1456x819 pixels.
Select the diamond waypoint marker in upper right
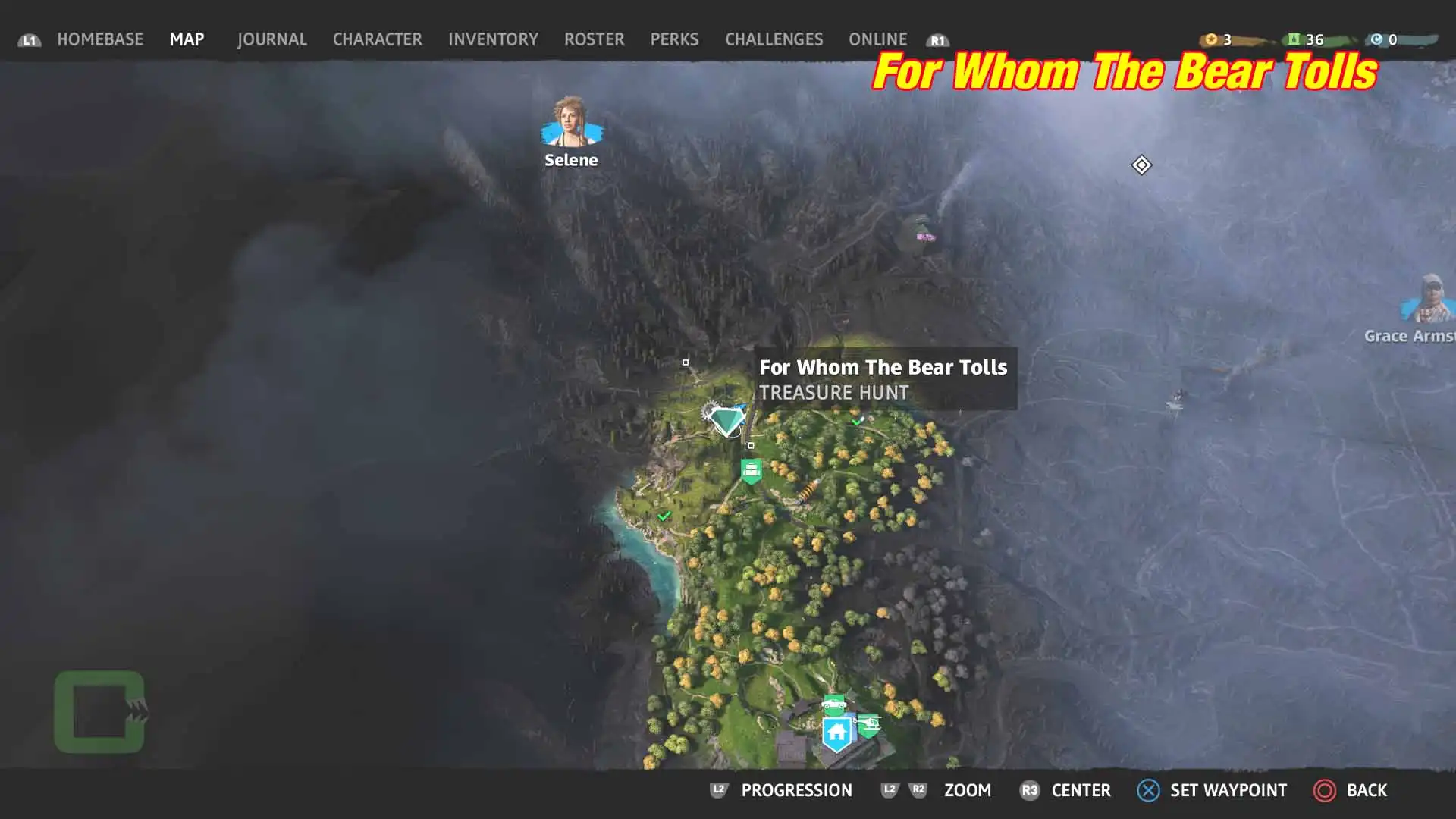click(x=1142, y=165)
